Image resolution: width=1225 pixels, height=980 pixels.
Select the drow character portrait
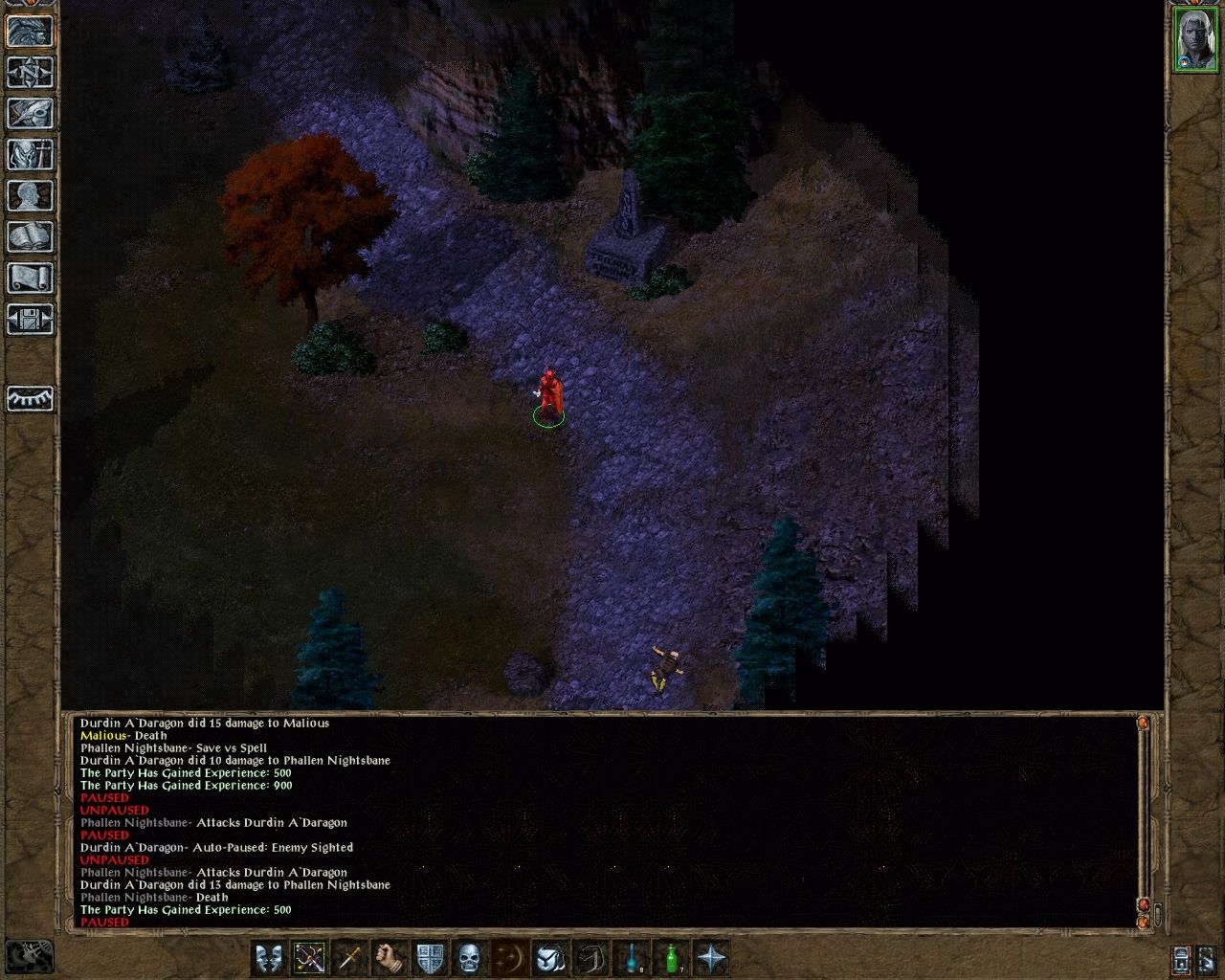[x=1194, y=39]
